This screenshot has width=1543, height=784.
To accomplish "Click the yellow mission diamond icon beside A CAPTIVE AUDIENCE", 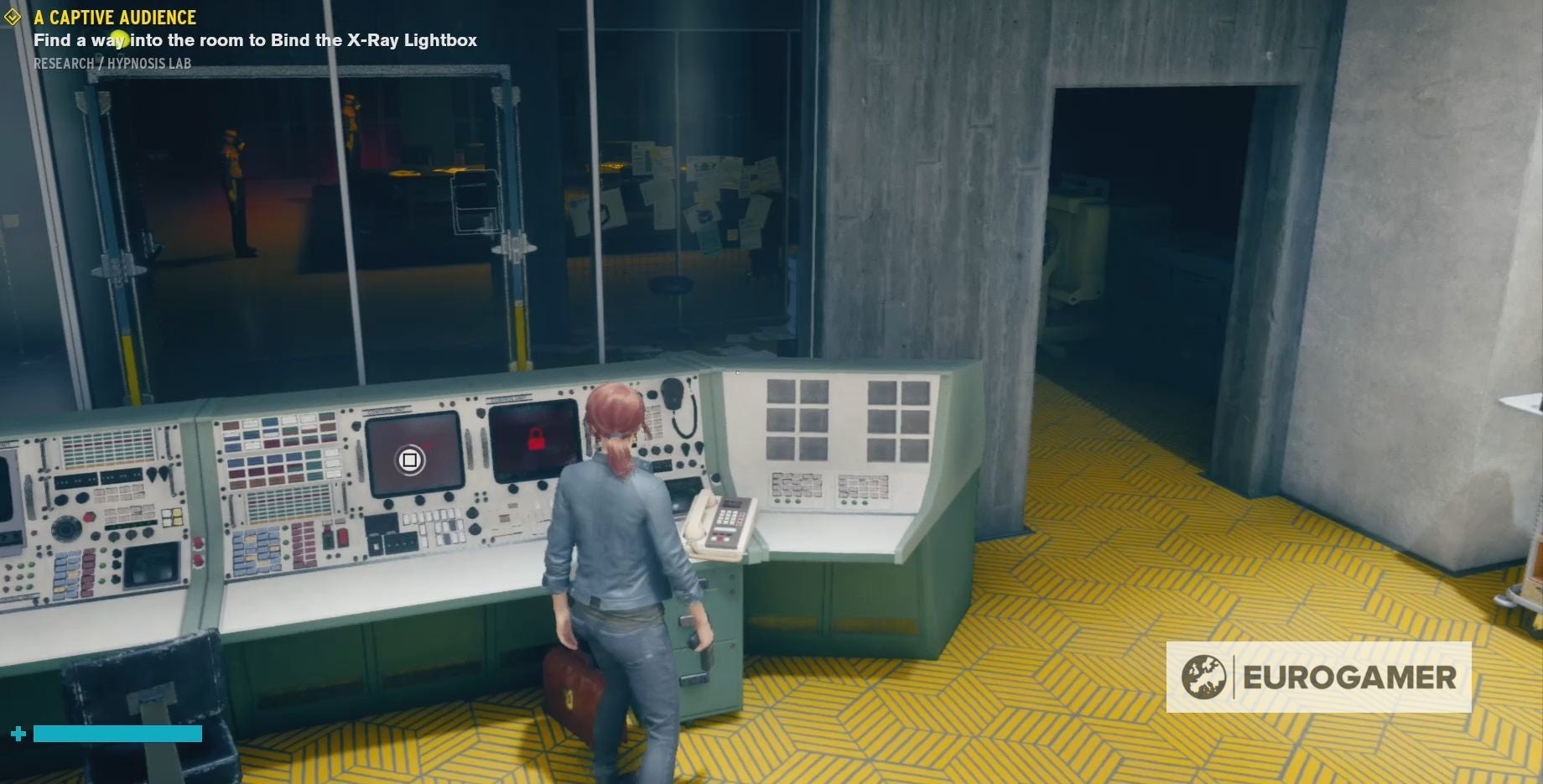I will (14, 16).
